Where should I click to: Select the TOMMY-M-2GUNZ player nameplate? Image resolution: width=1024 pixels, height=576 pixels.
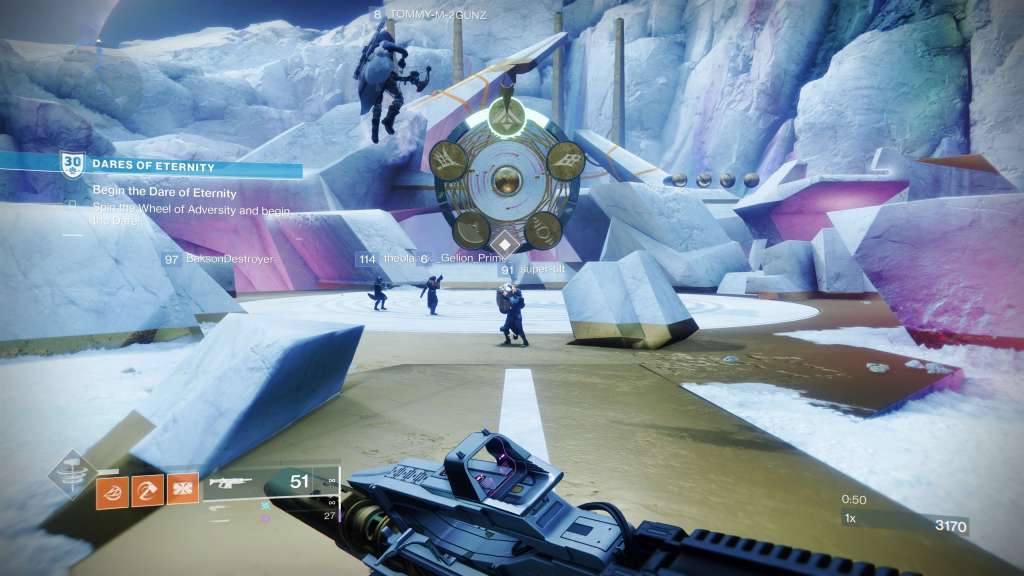tap(428, 15)
